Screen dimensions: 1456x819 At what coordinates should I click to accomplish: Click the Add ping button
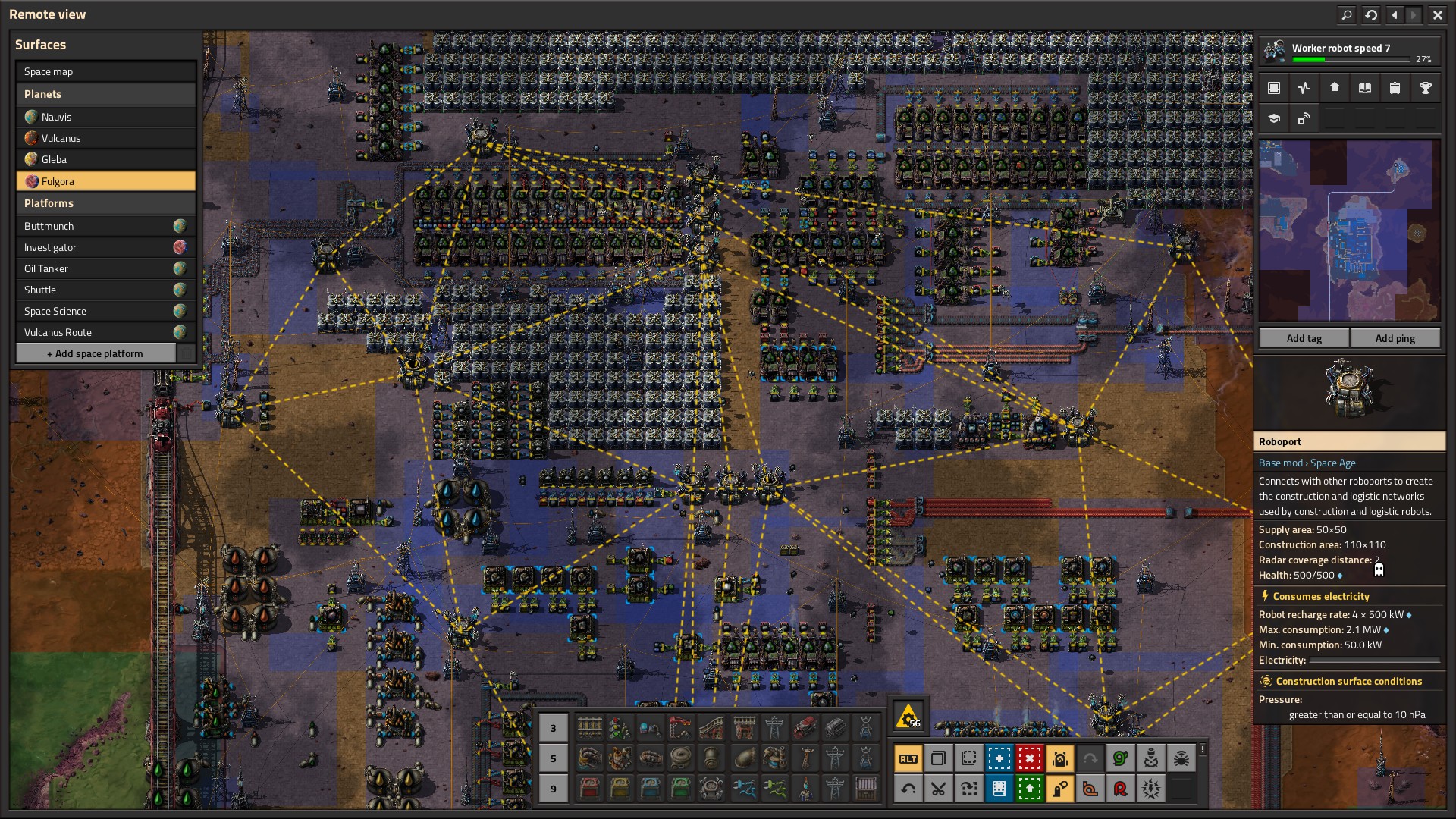1395,338
